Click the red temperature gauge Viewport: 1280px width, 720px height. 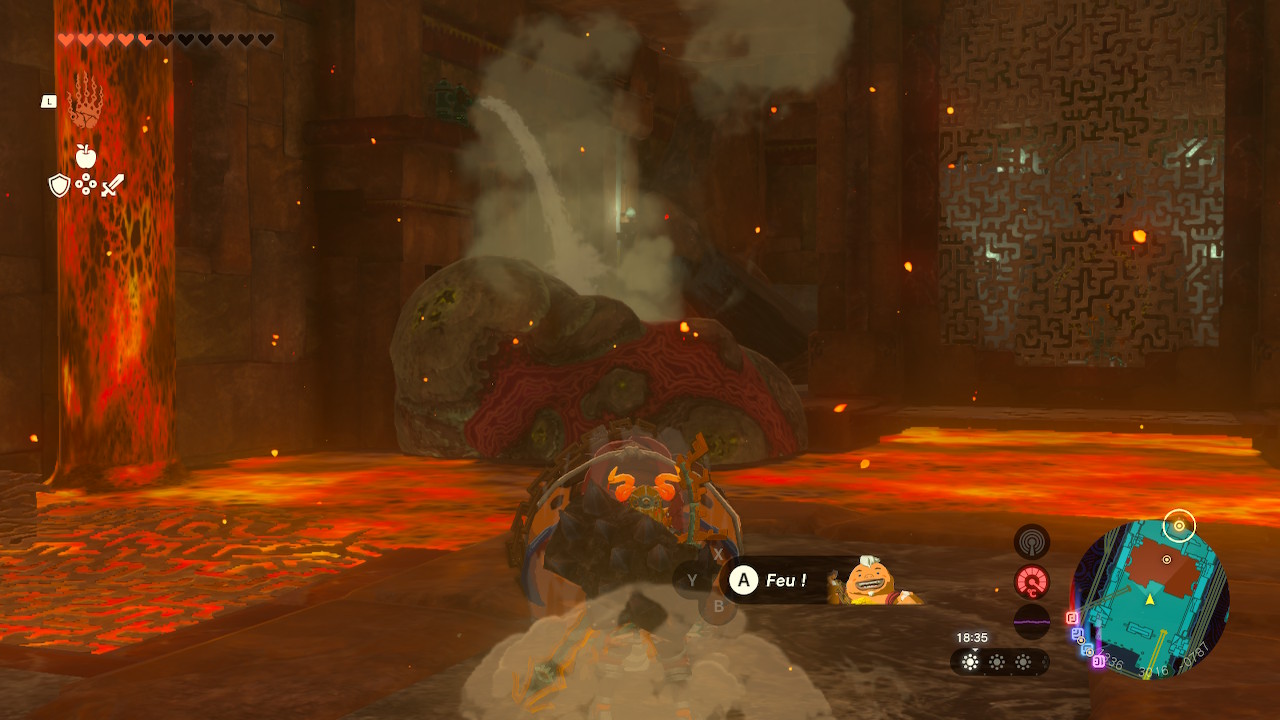tap(1031, 581)
